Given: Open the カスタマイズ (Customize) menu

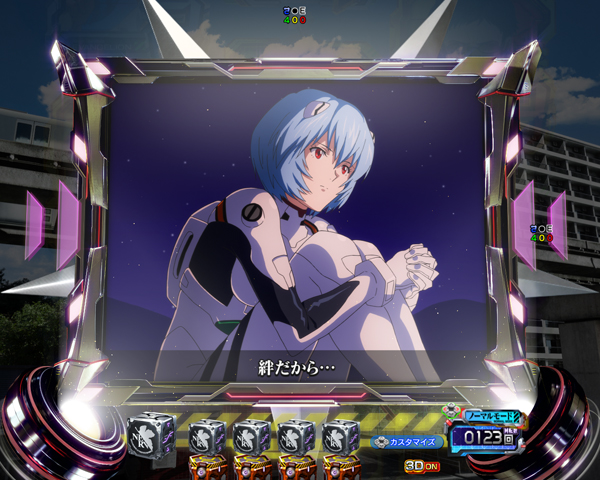Looking at the screenshot, I should (408, 441).
